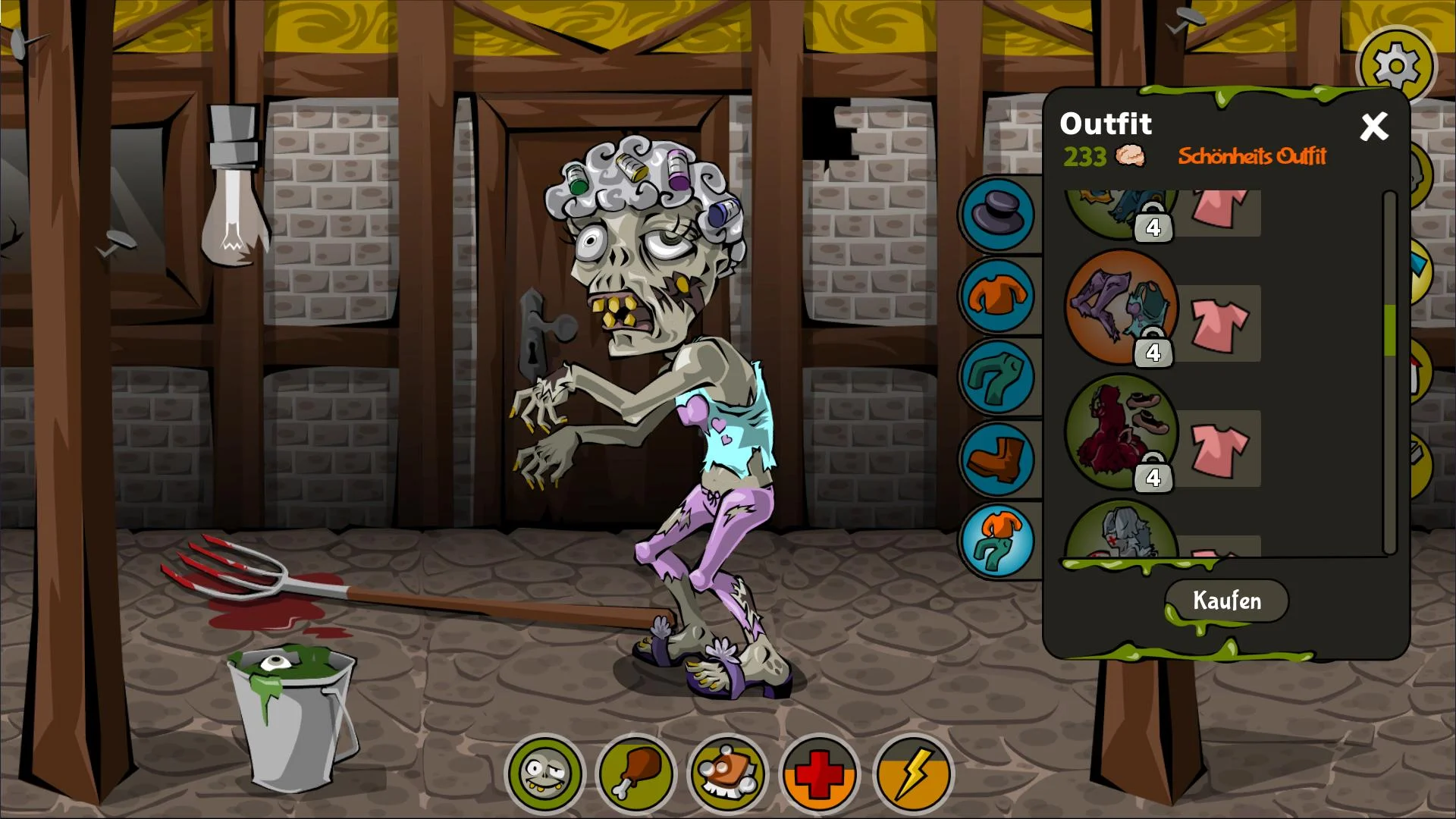Viewport: 1456px width, 819px height.
Task: Heal the zombie with the red cross icon
Action: pyautogui.click(x=821, y=773)
